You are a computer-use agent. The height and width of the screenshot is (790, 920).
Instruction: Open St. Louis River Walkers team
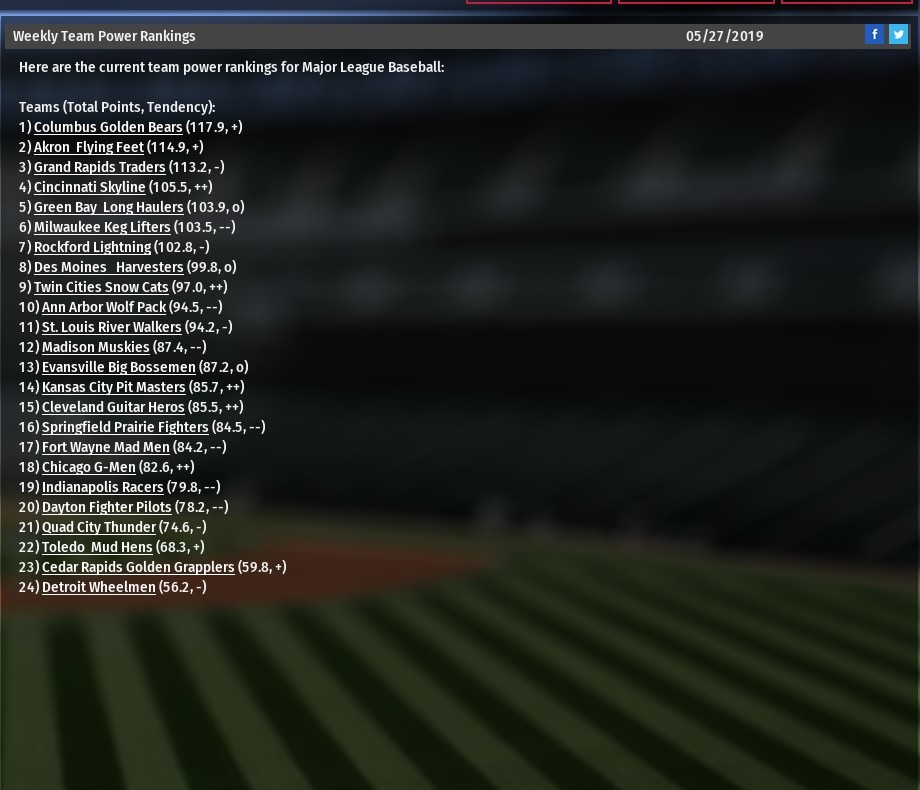[x=111, y=327]
